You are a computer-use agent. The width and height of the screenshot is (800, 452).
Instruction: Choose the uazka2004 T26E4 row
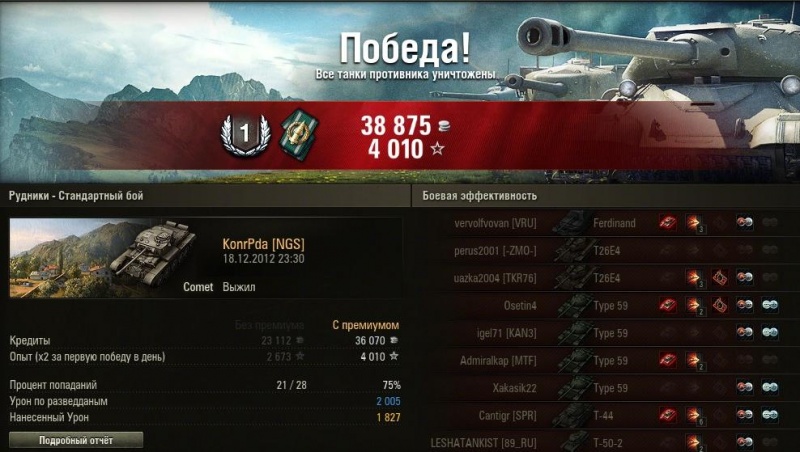(x=600, y=277)
